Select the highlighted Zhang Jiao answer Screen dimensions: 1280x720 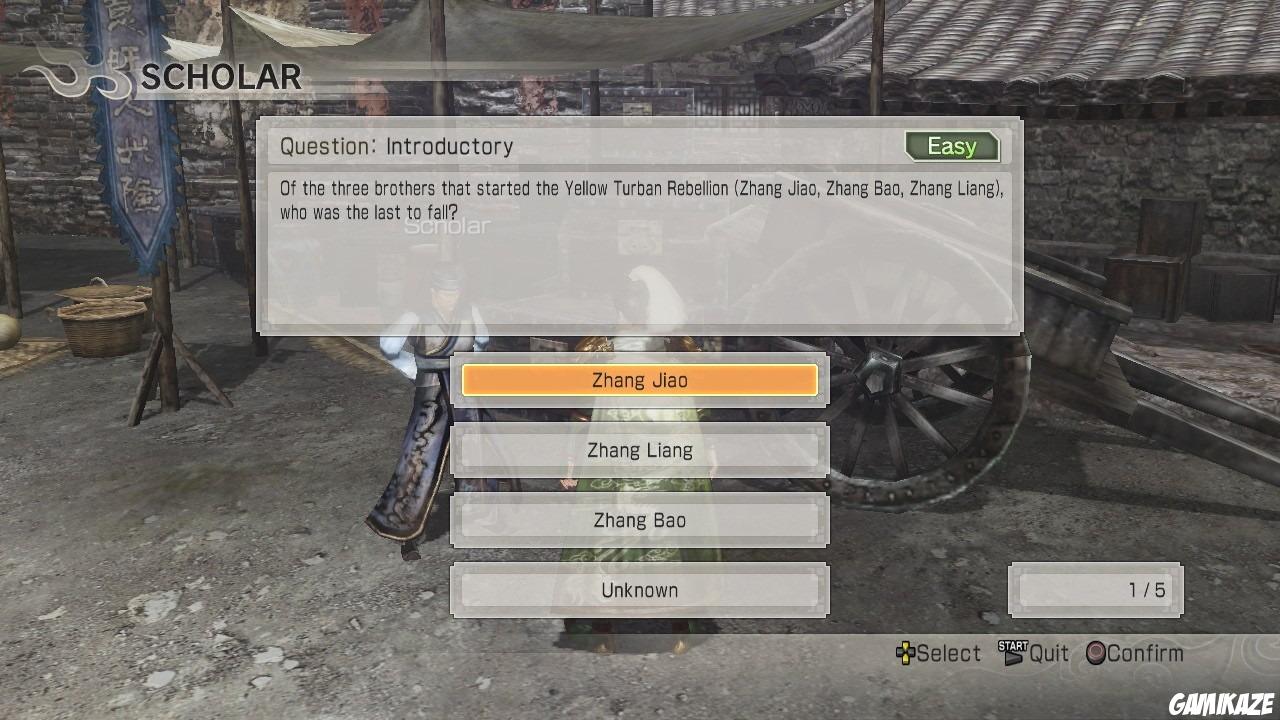(640, 380)
